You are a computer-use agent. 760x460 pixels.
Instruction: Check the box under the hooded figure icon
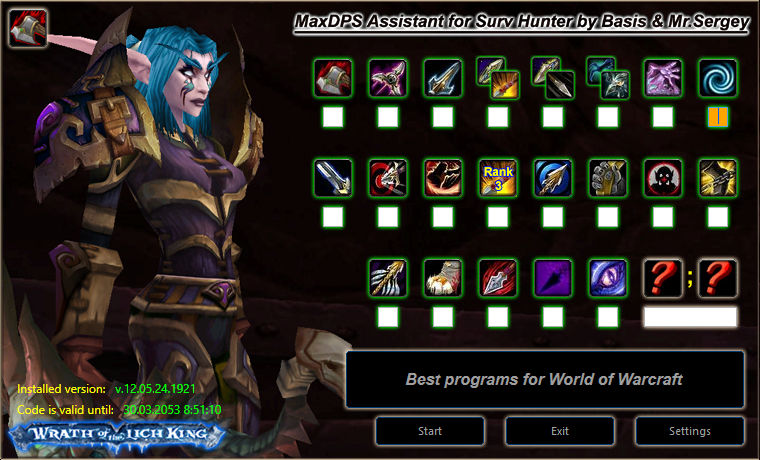click(x=662, y=217)
